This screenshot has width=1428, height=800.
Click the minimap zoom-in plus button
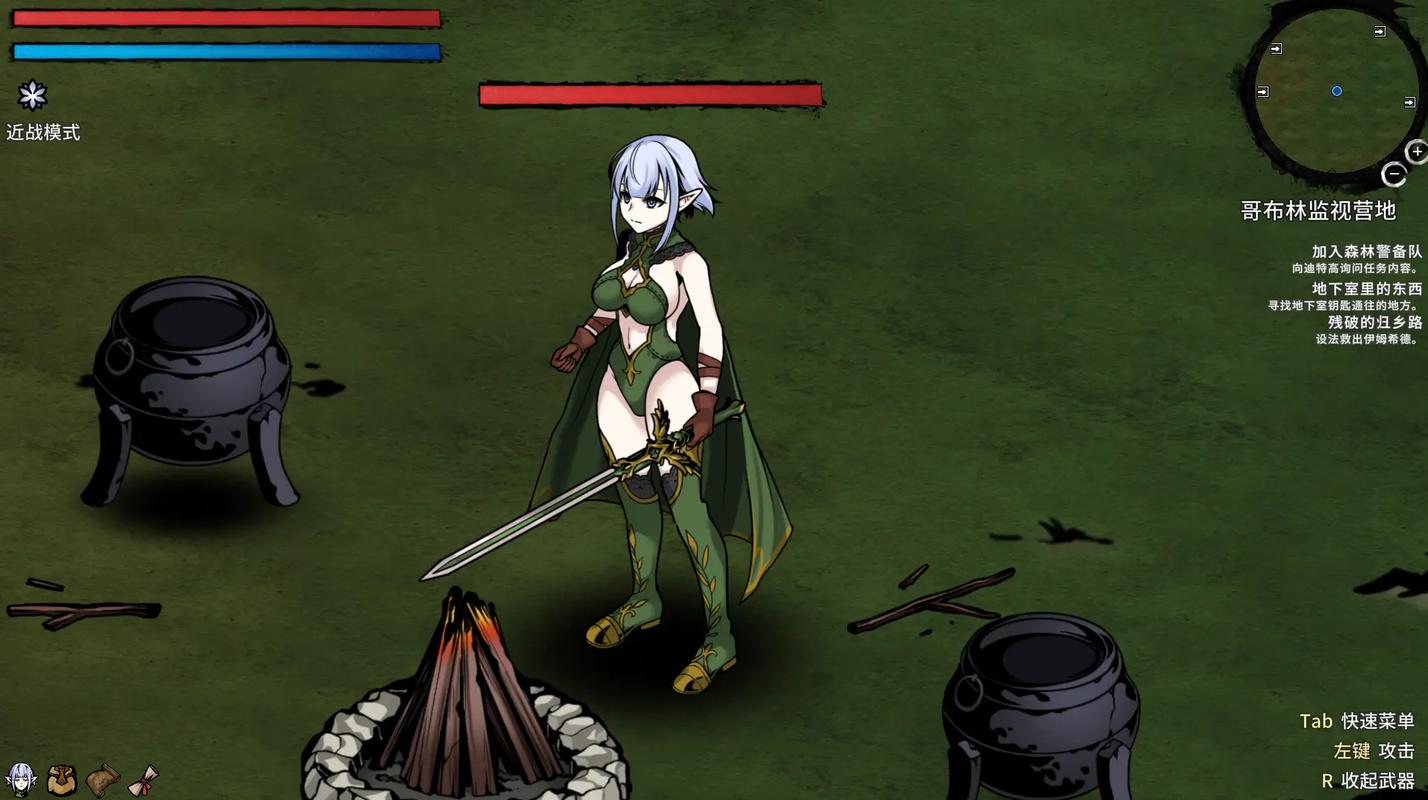tap(1417, 152)
